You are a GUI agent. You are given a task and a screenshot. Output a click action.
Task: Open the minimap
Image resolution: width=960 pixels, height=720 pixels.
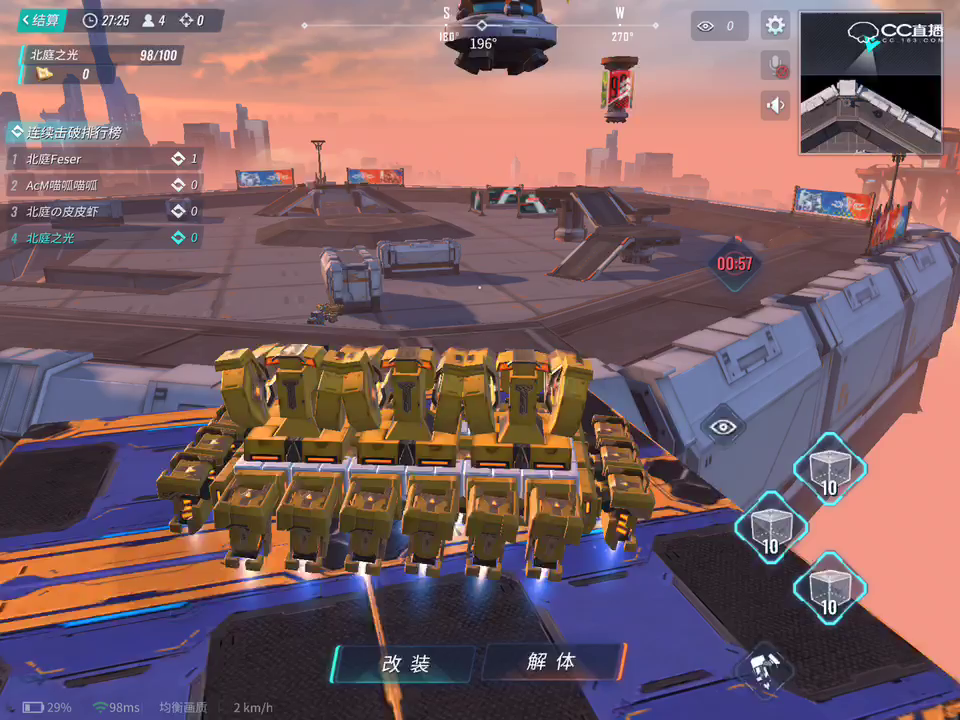pos(870,83)
